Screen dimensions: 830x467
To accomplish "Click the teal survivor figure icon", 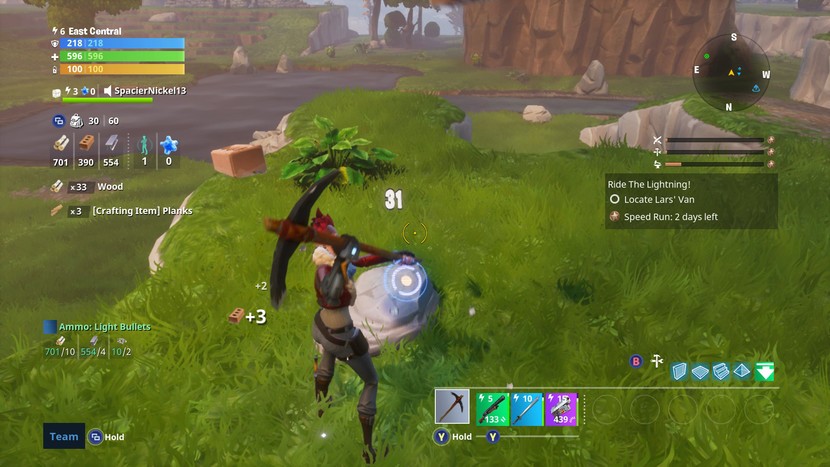I will [144, 149].
